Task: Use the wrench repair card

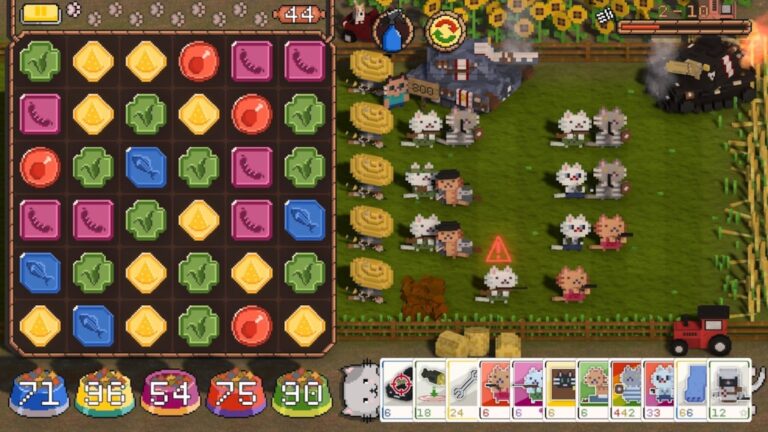Action: coord(463,386)
